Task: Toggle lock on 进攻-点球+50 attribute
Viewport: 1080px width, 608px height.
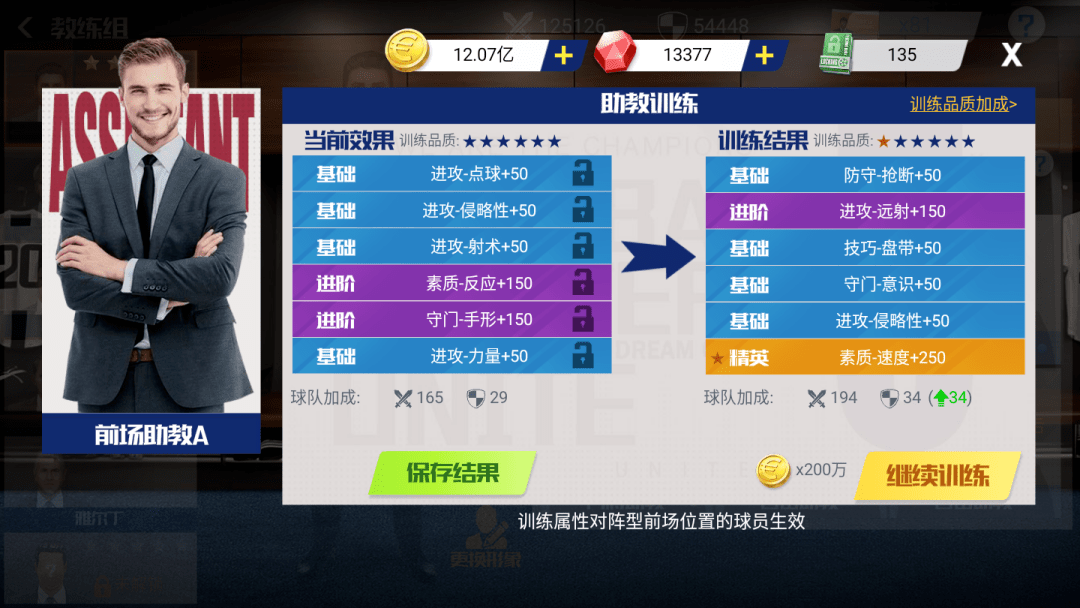Action: (x=582, y=174)
